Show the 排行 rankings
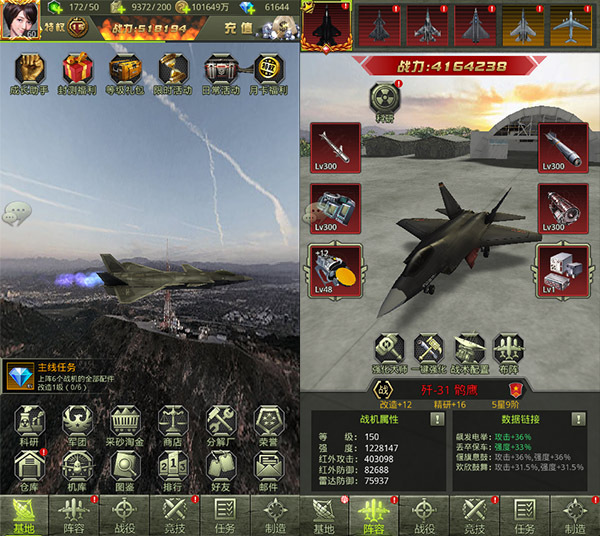The image size is (600, 536). [173, 469]
